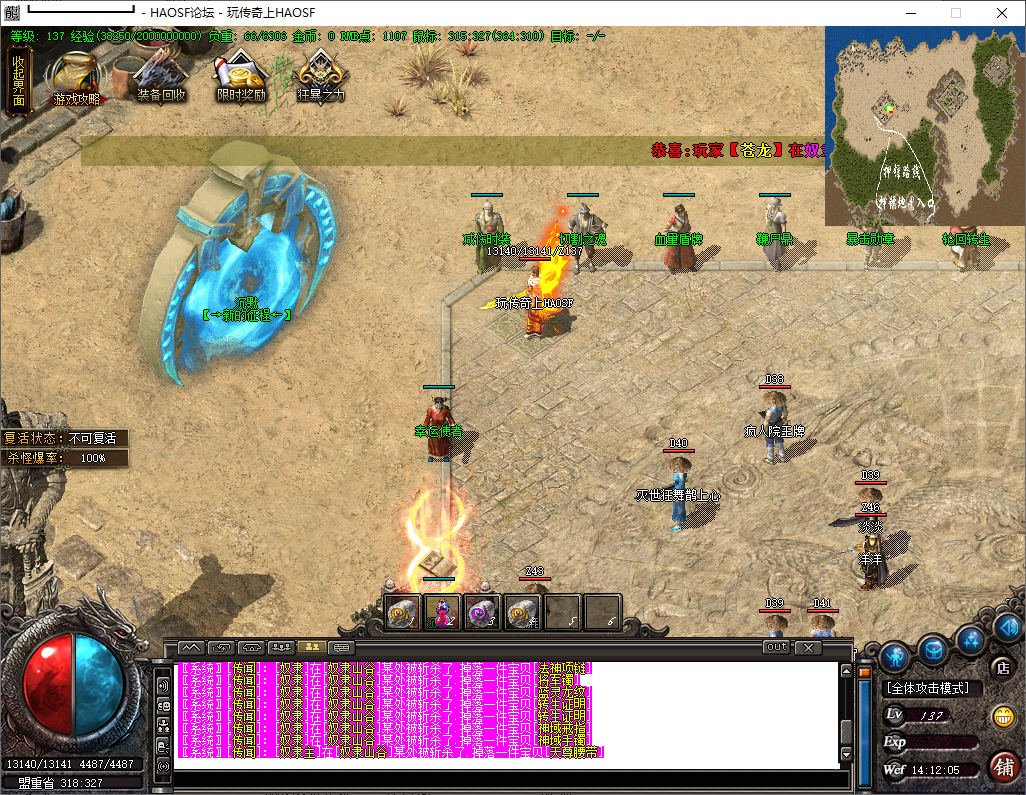1026x795 pixels.
Task: Close the game window
Action: 1001,13
